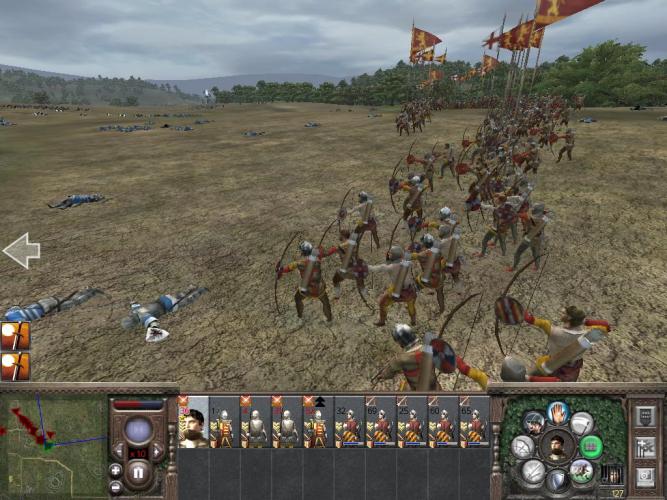
Task: Pause the battle
Action: point(138,470)
